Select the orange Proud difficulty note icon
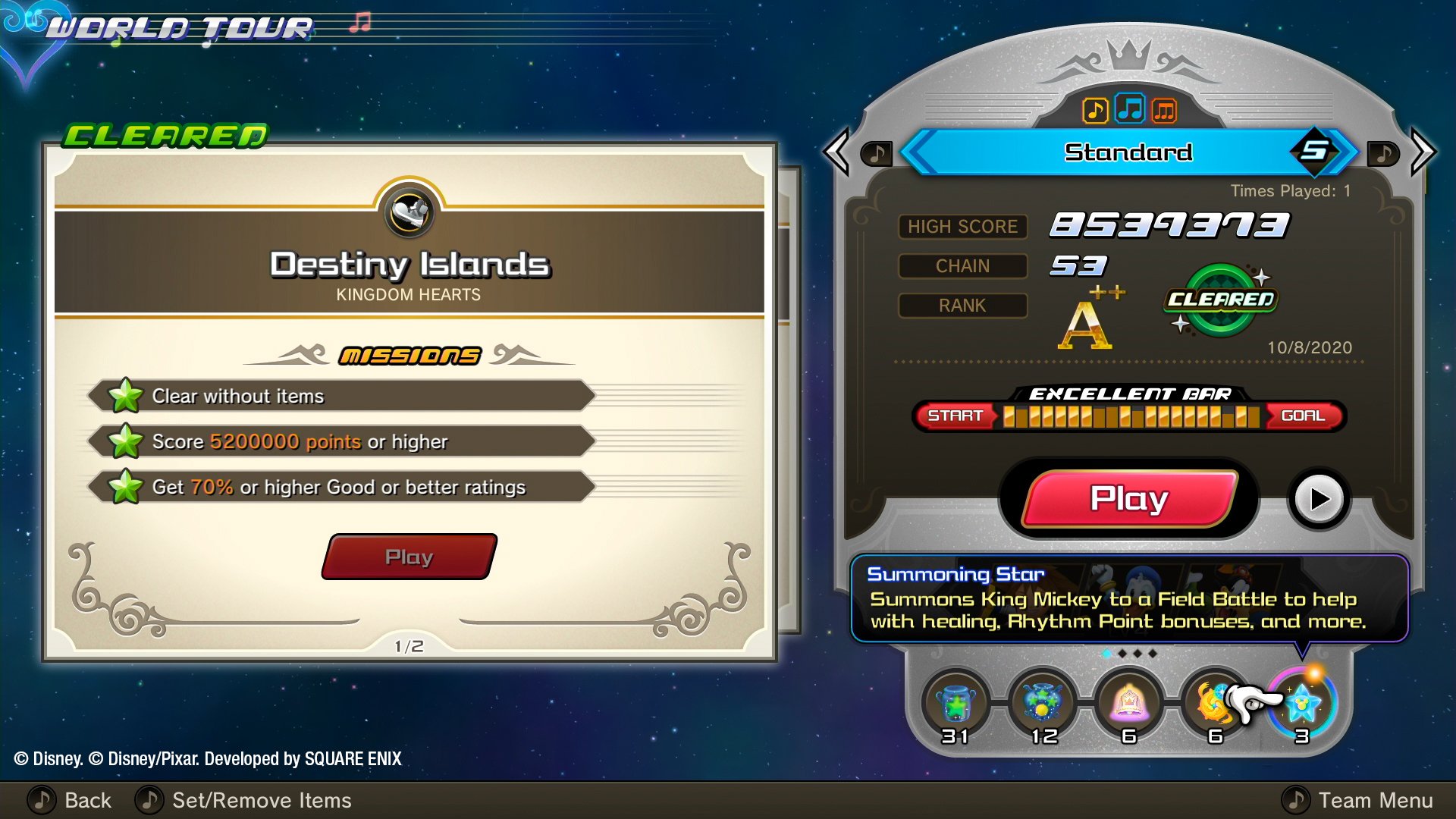The width and height of the screenshot is (1456, 819). [1165, 111]
